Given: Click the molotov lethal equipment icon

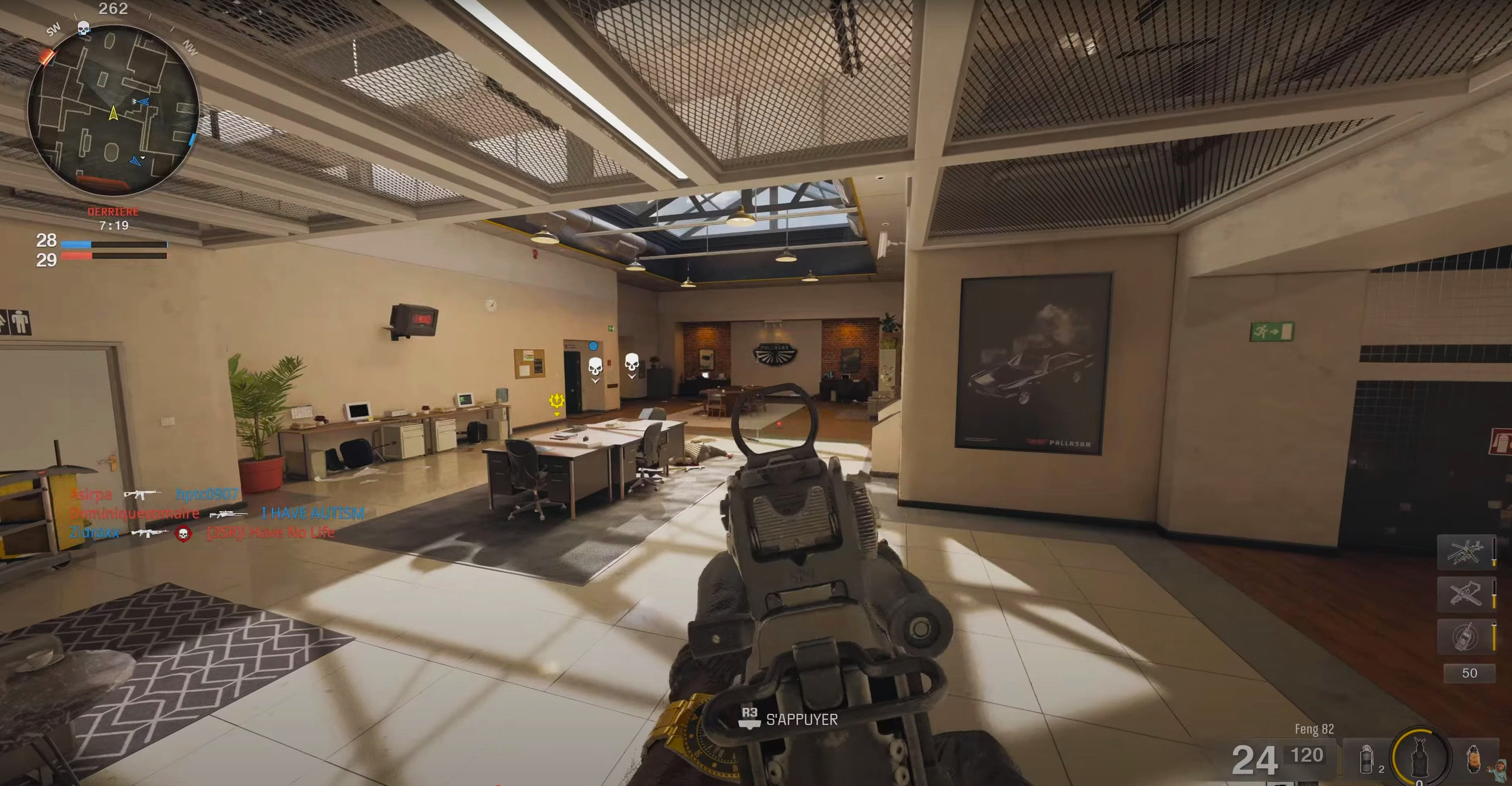Looking at the screenshot, I should pos(1474,759).
